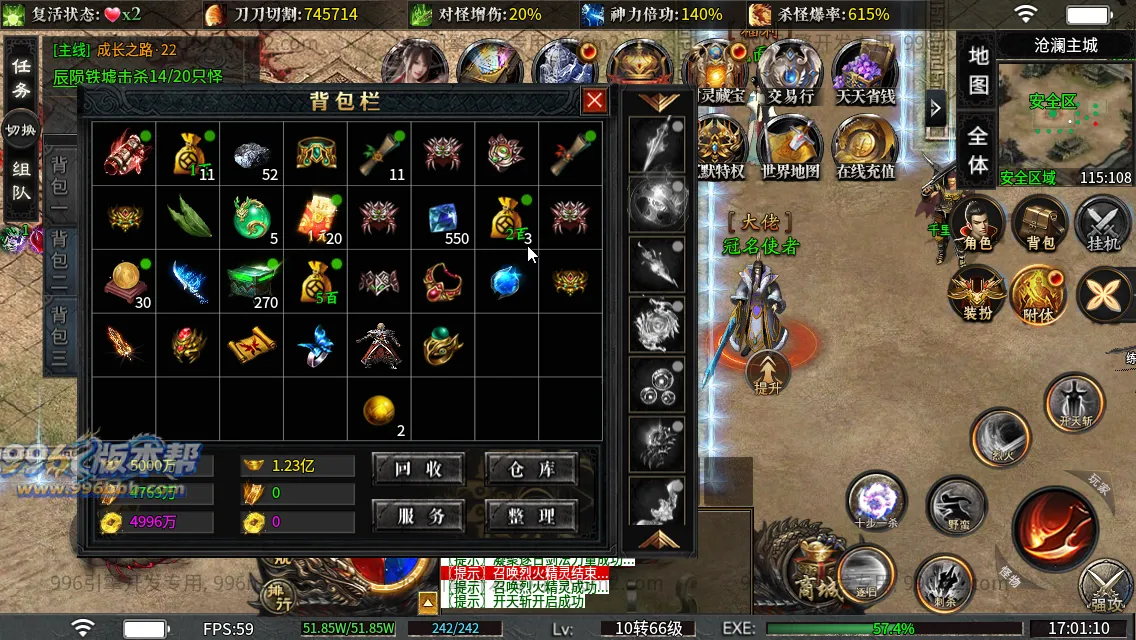The height and width of the screenshot is (640, 1136).
Task: Select the blue gem stack of 550
Action: [443, 218]
